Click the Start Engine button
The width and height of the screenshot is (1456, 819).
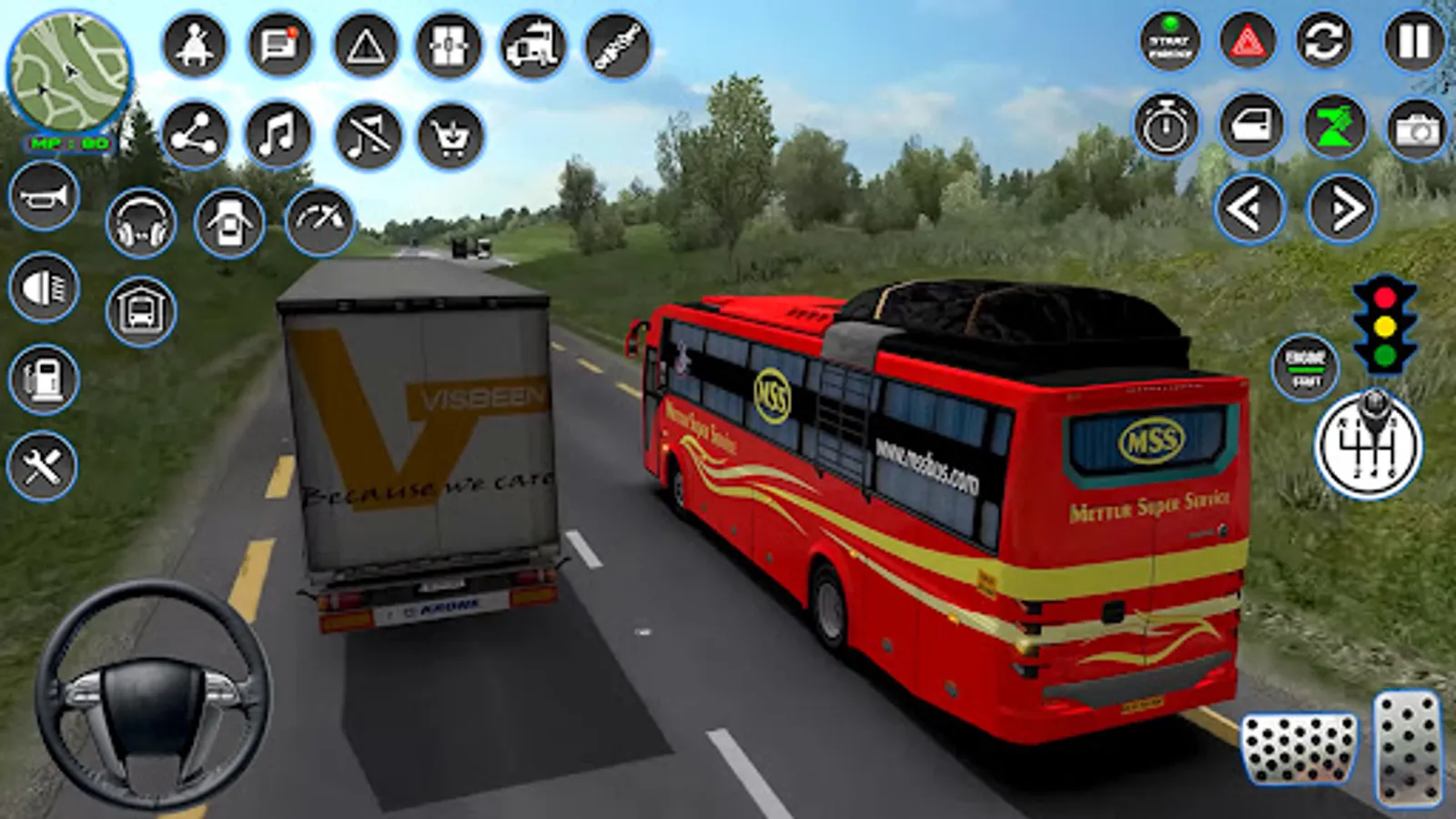pyautogui.click(x=1170, y=42)
